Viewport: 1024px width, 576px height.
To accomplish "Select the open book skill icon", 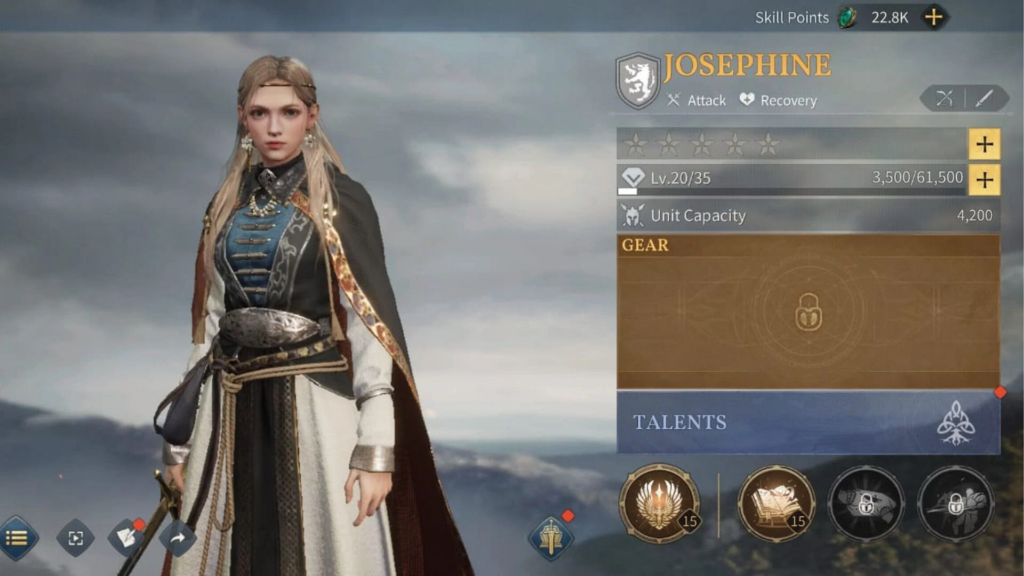I will coord(776,503).
